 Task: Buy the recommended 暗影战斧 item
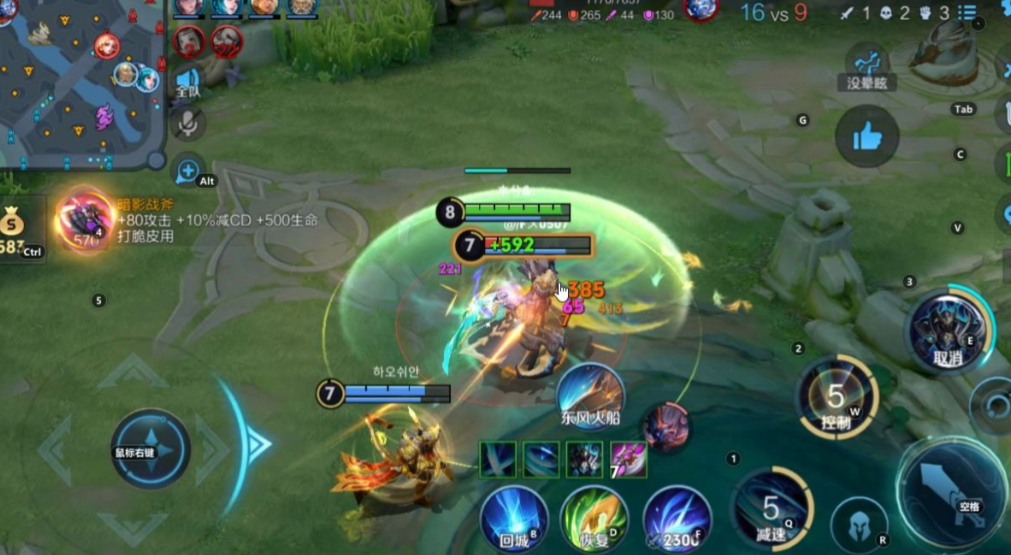pos(85,219)
